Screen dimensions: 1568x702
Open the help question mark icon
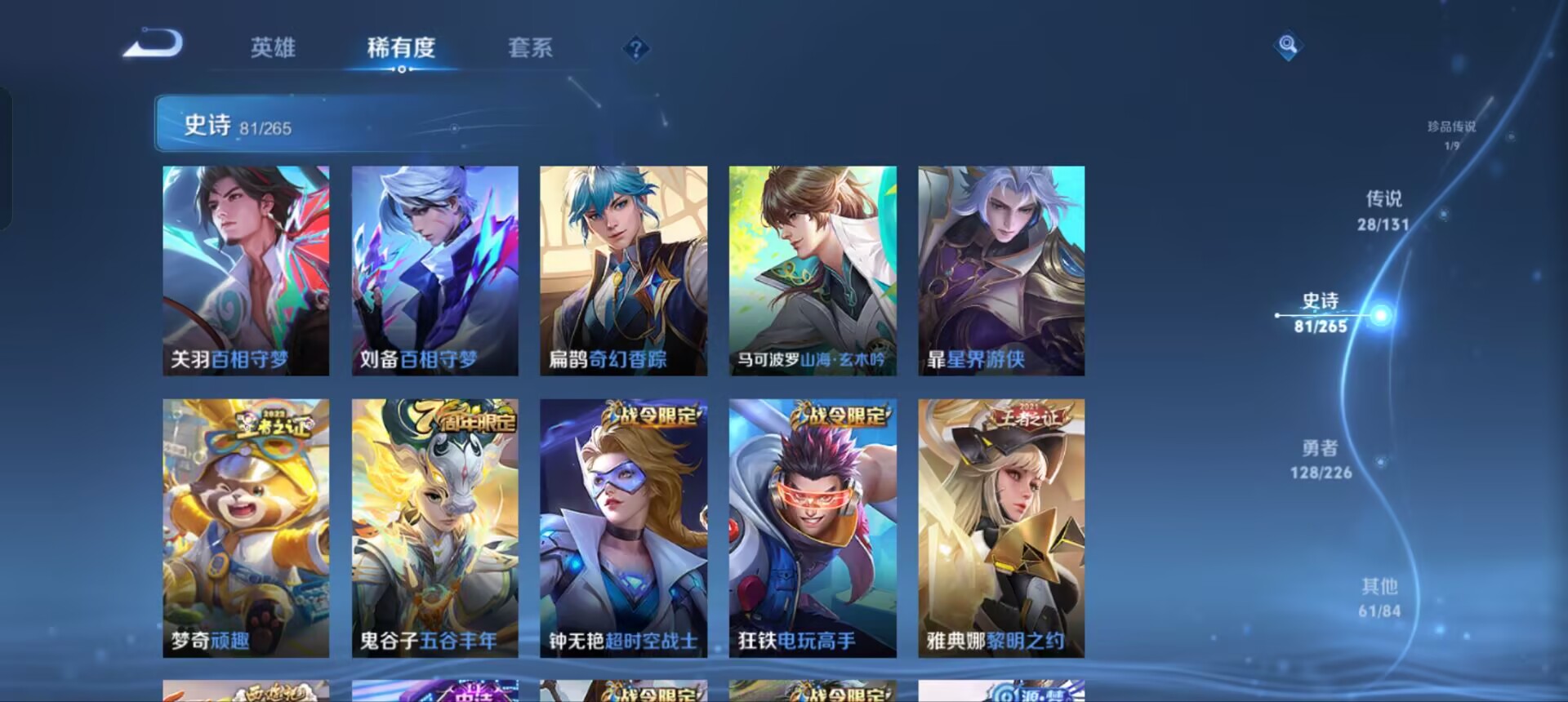click(x=635, y=49)
